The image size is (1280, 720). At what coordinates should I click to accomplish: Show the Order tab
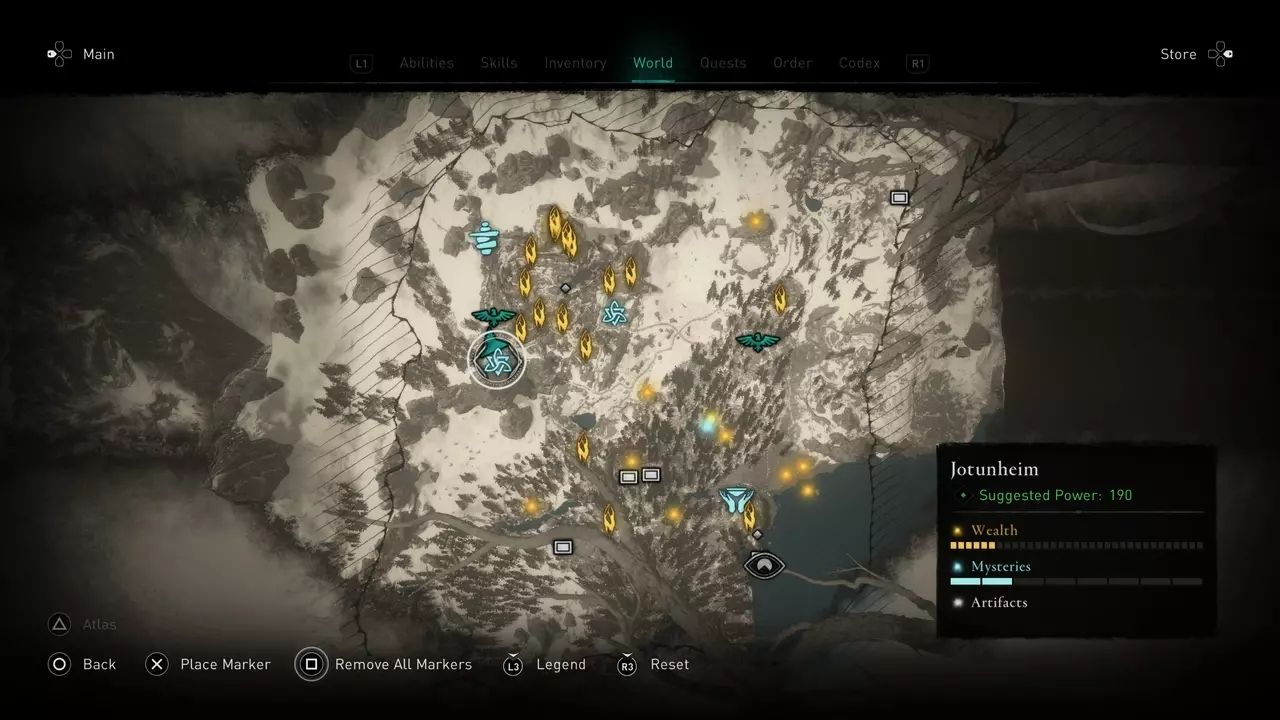tap(792, 63)
